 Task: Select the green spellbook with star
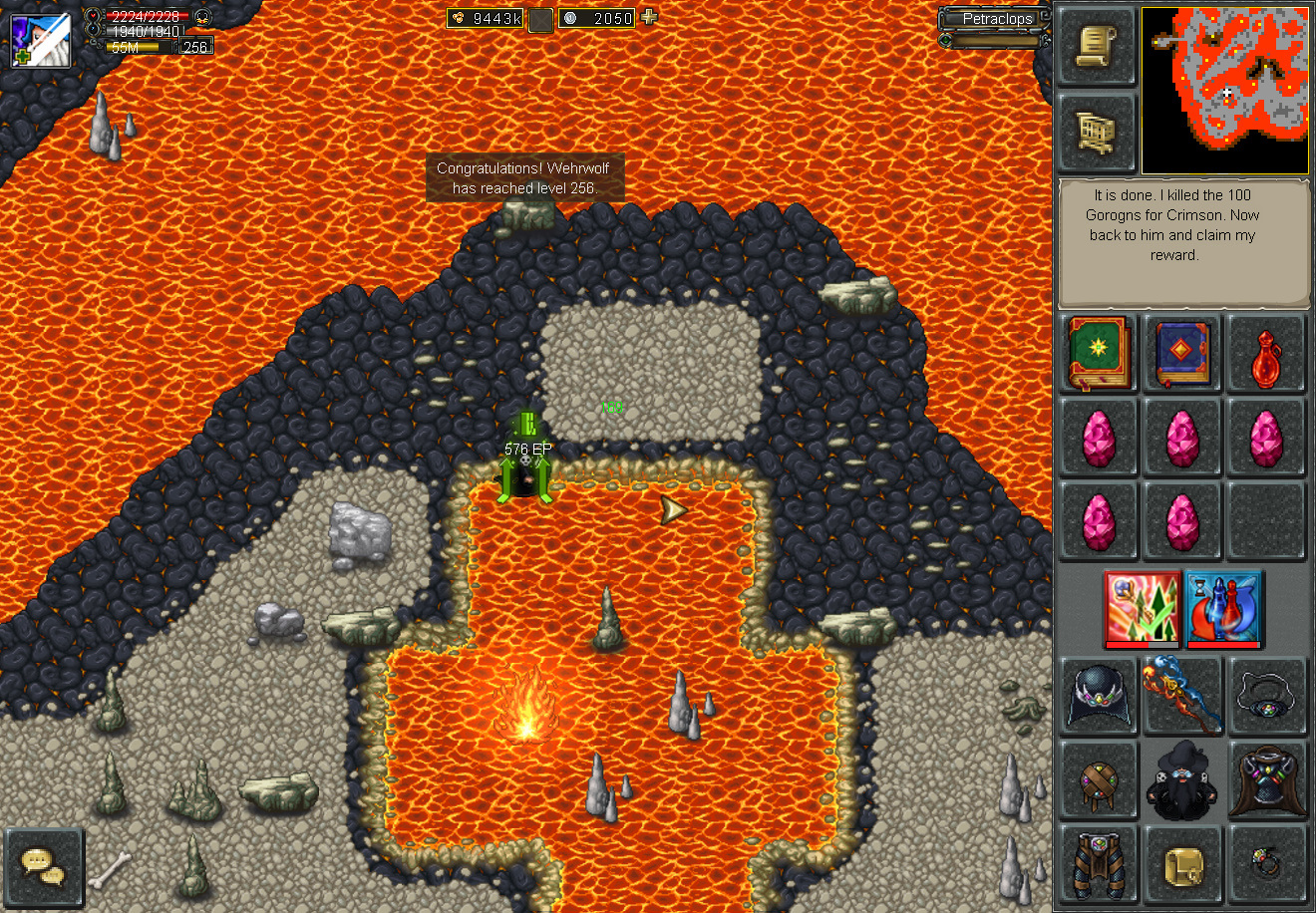pyautogui.click(x=1099, y=353)
